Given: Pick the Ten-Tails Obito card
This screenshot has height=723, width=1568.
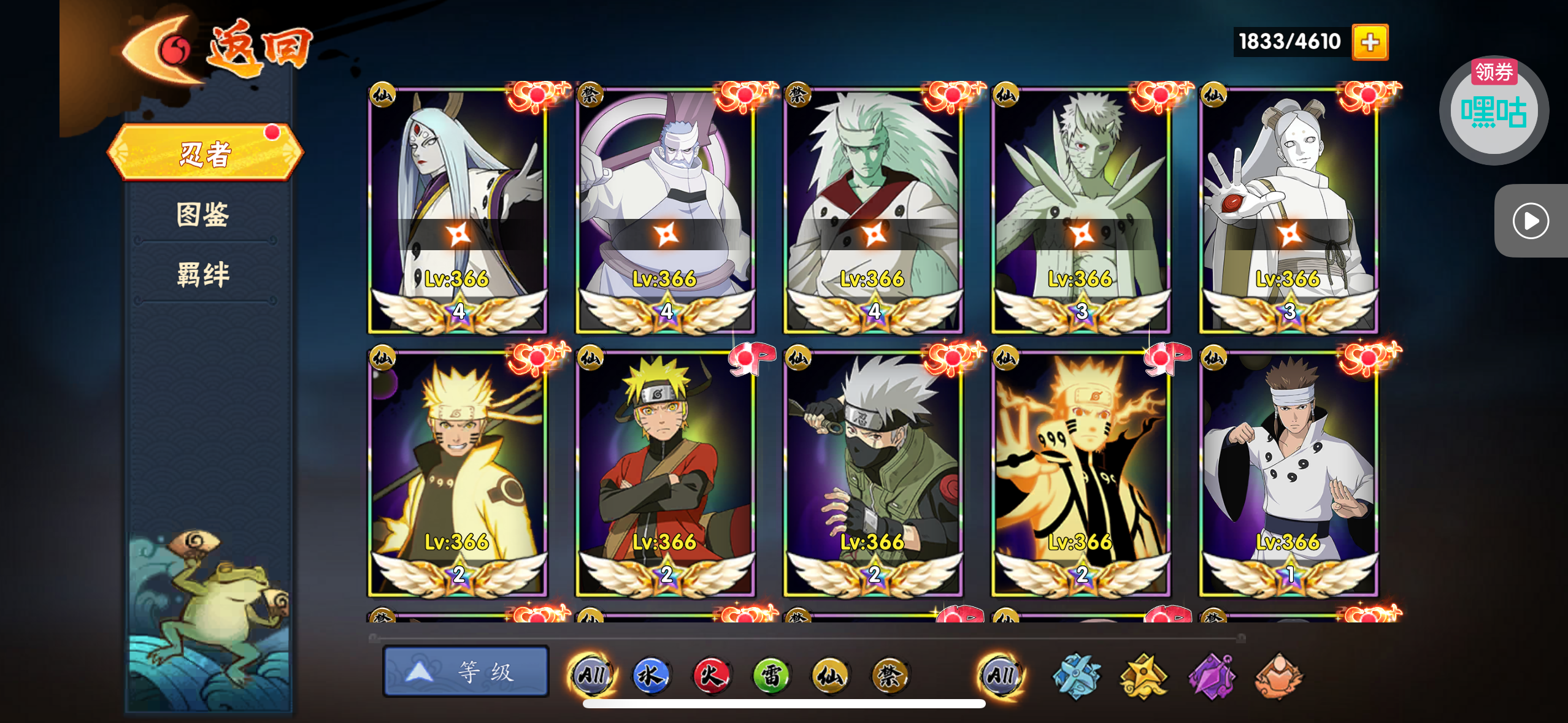Looking at the screenshot, I should click(x=1081, y=210).
